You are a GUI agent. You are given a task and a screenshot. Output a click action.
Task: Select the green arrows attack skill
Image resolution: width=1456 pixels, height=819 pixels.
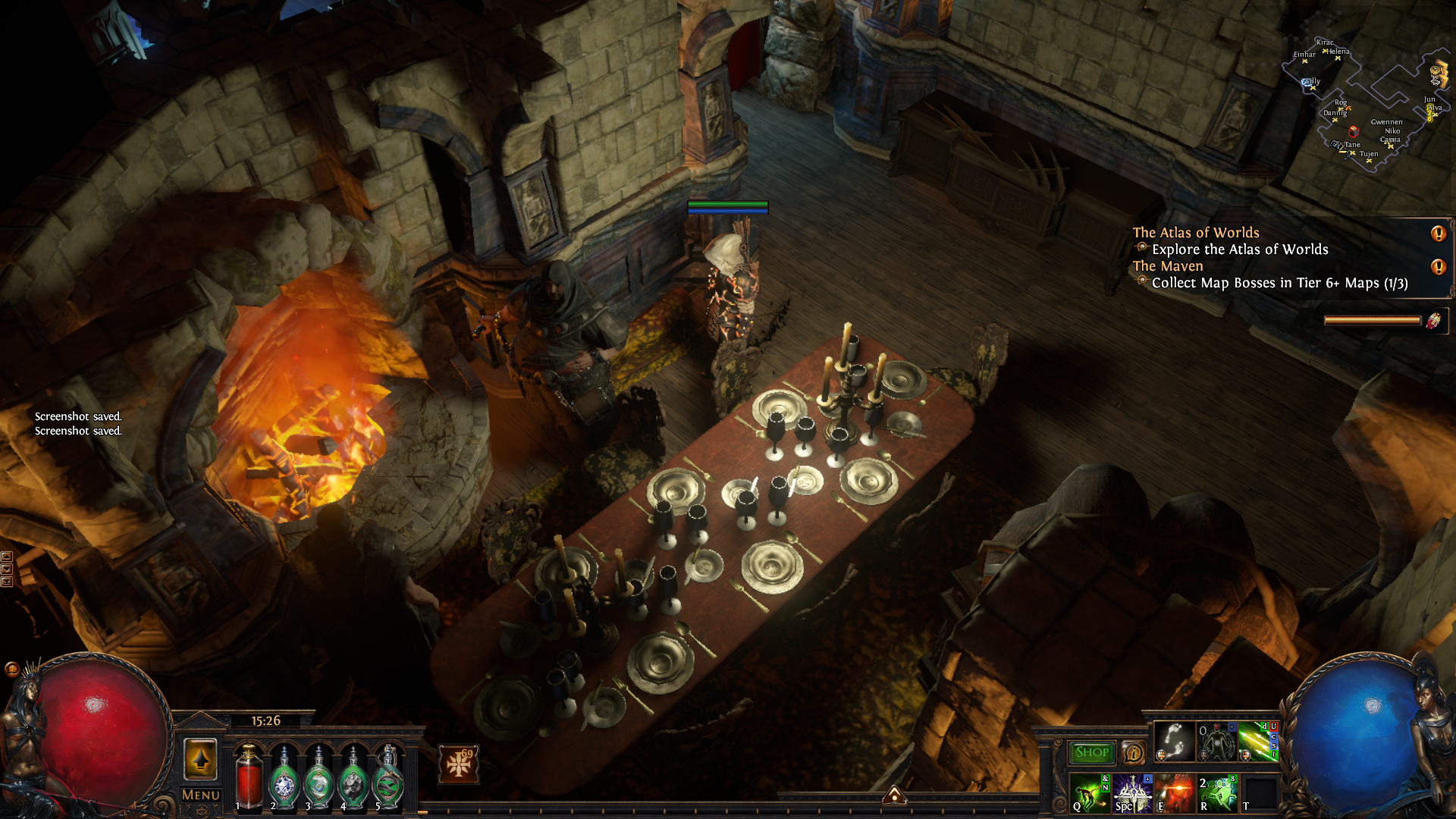tap(1258, 741)
